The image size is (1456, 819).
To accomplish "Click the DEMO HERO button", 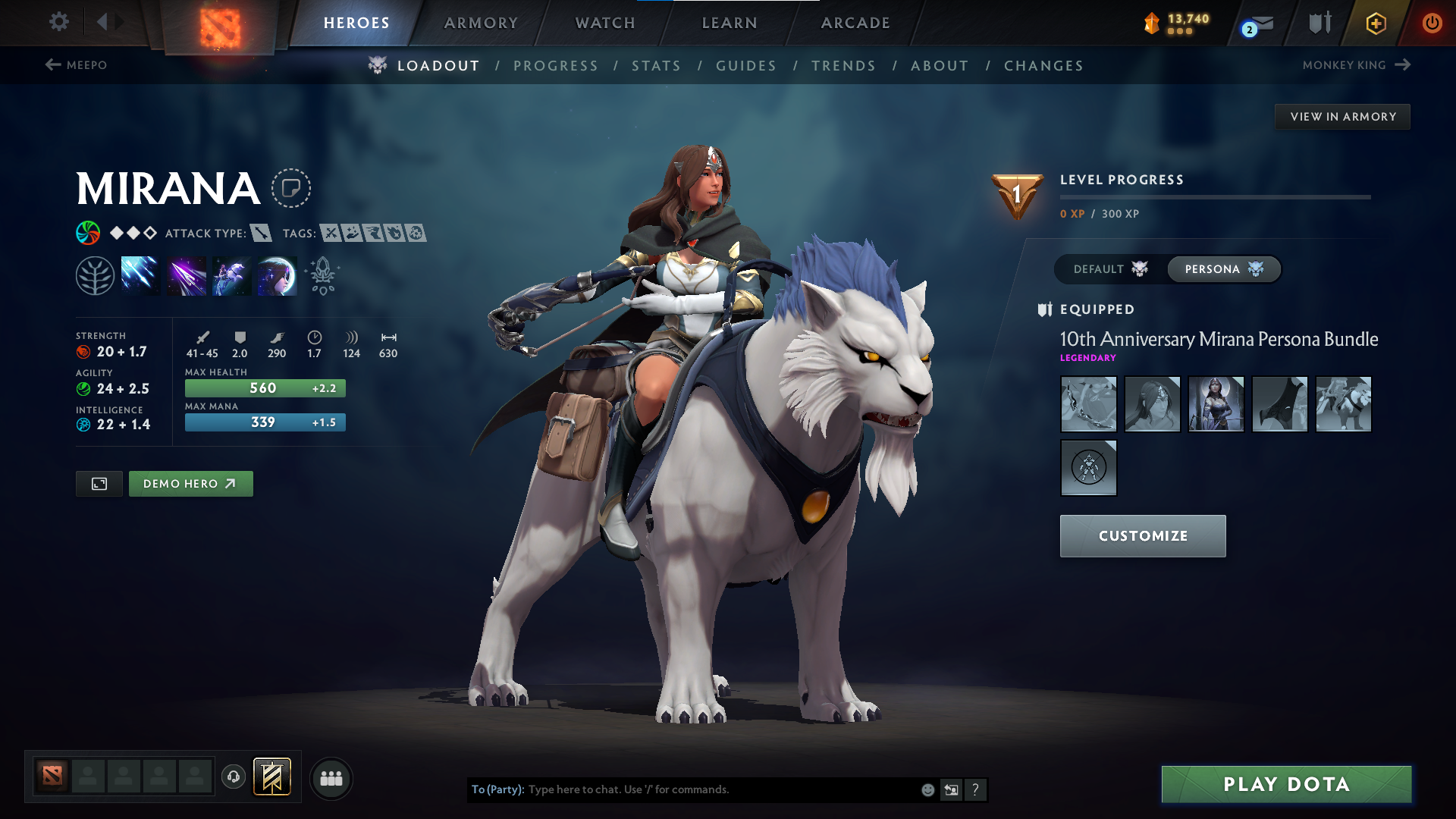I will point(190,483).
